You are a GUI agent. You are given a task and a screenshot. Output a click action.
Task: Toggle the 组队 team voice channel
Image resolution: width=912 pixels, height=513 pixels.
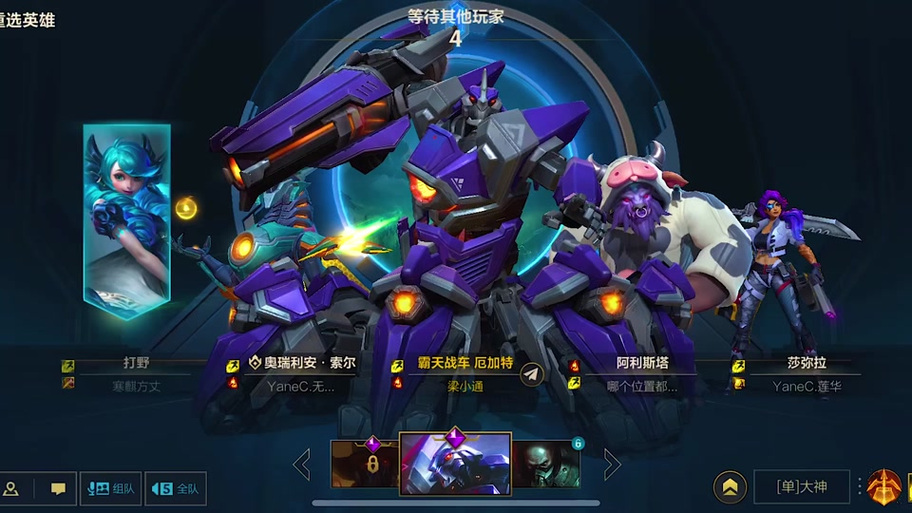(111, 489)
